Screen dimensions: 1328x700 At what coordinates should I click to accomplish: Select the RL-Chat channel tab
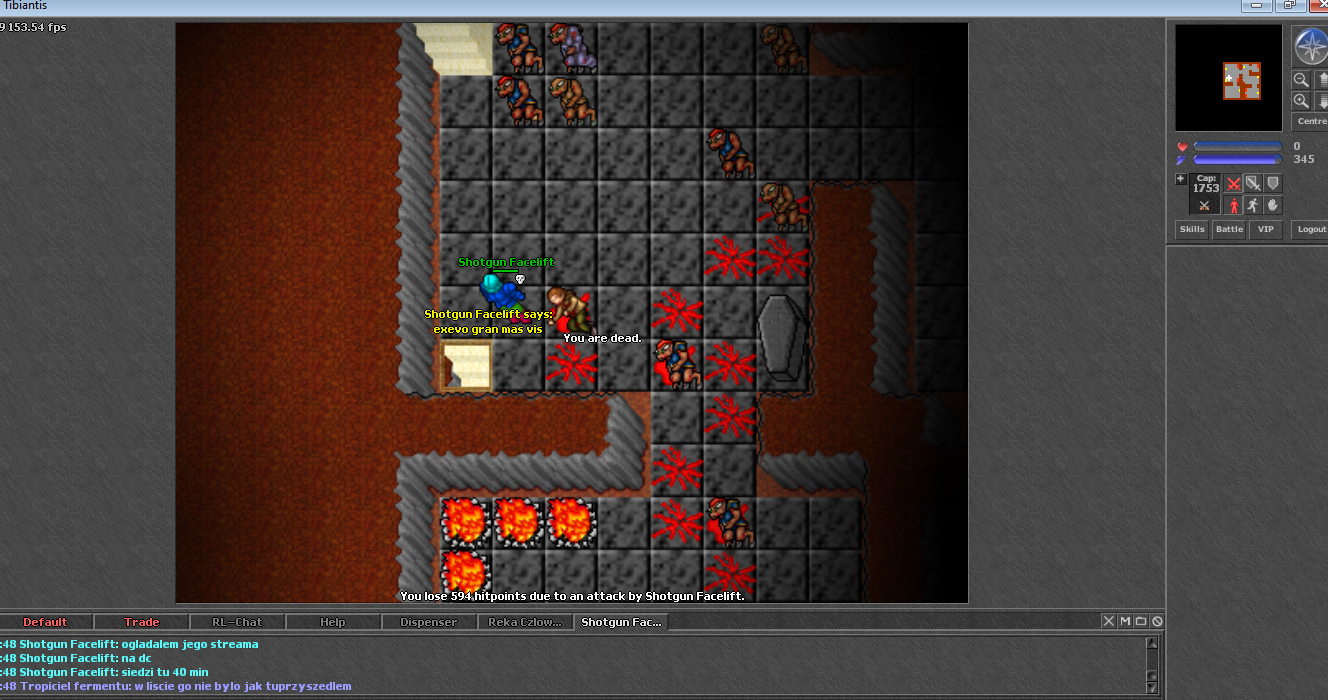coord(237,622)
